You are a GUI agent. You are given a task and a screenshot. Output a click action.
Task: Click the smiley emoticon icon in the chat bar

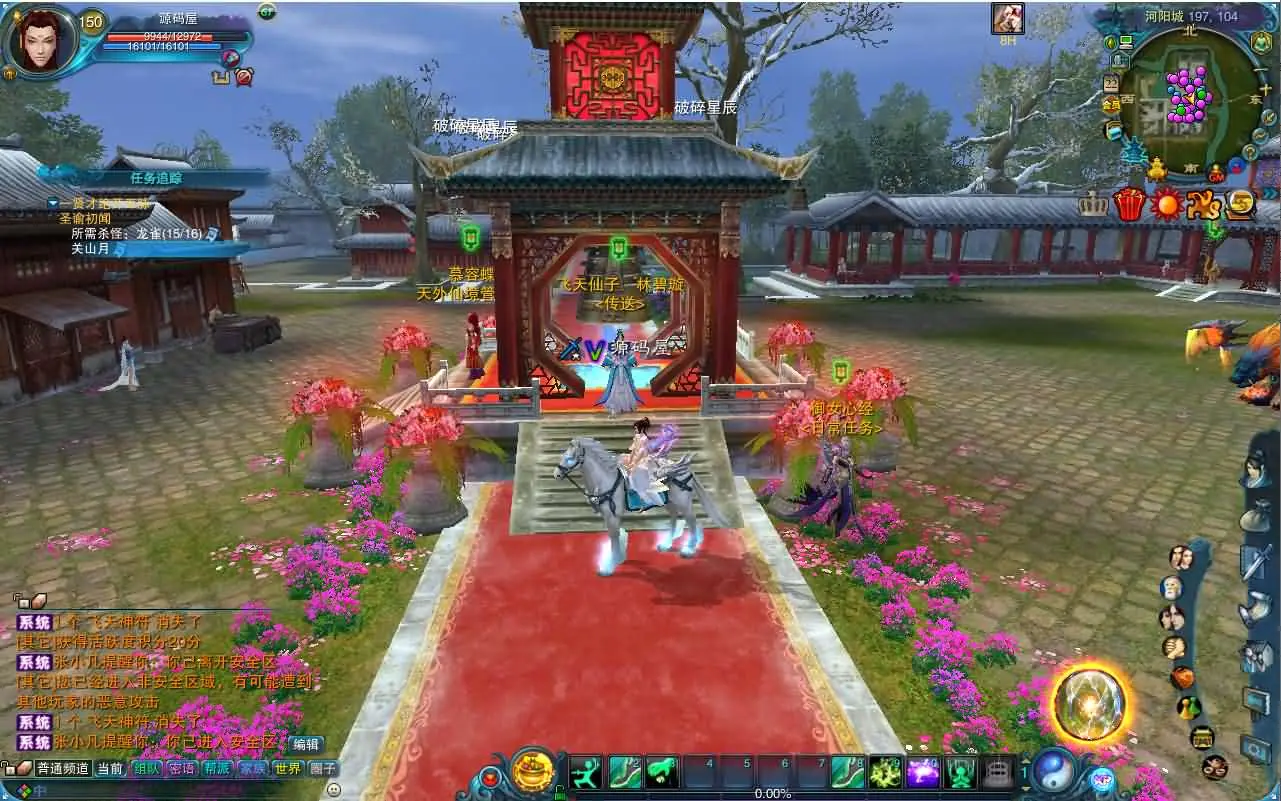(x=333, y=789)
